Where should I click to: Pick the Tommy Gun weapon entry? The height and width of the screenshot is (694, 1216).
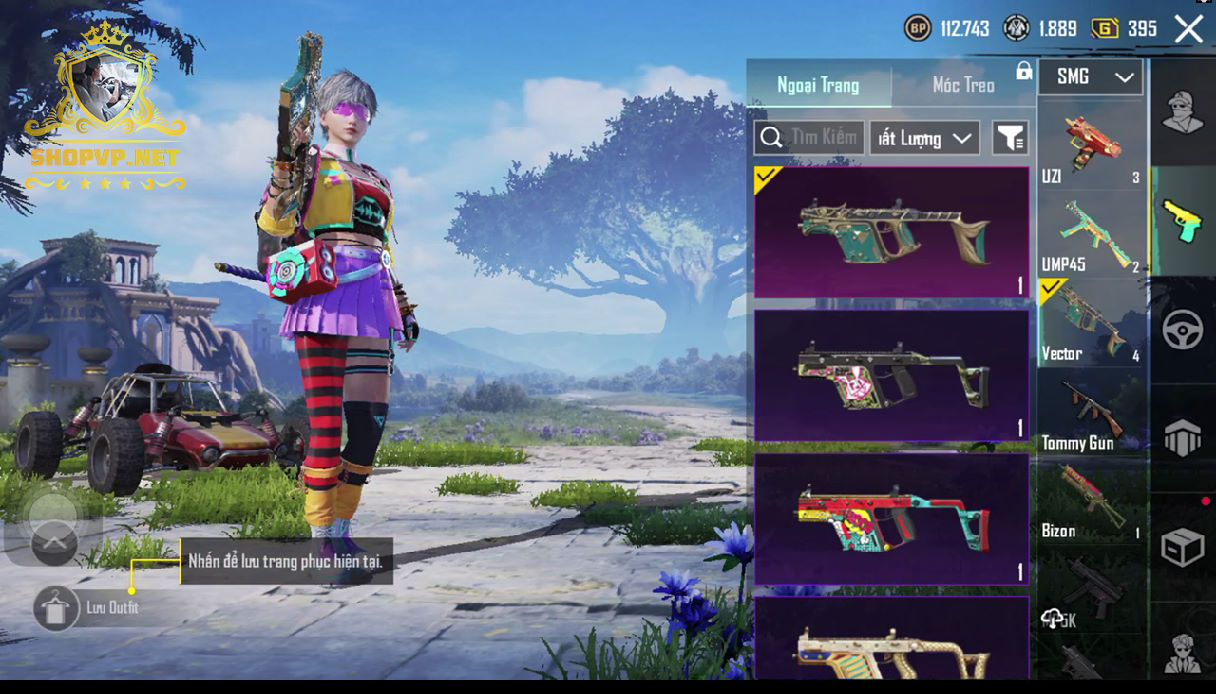pyautogui.click(x=1092, y=412)
